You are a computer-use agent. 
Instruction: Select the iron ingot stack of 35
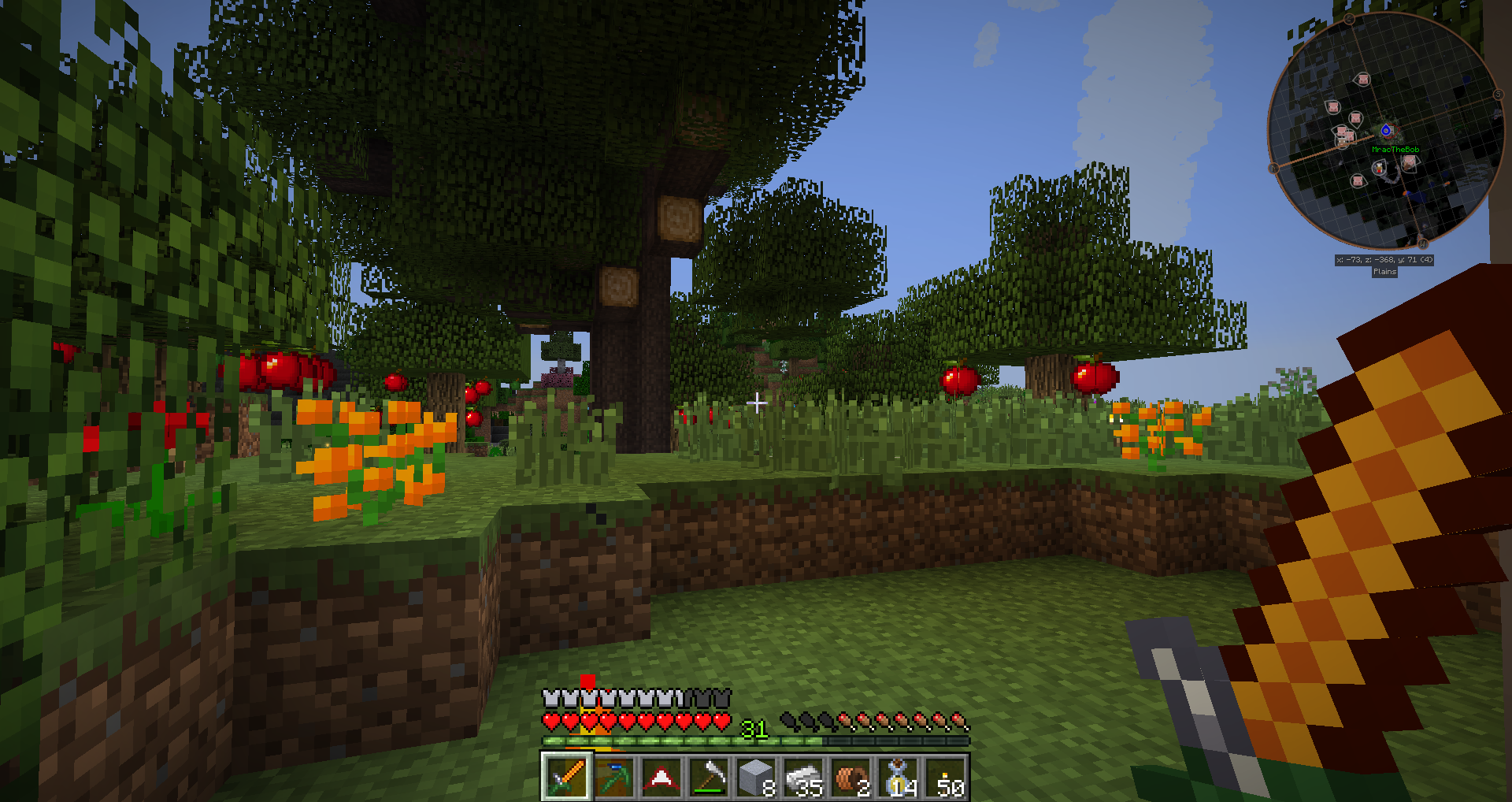804,777
